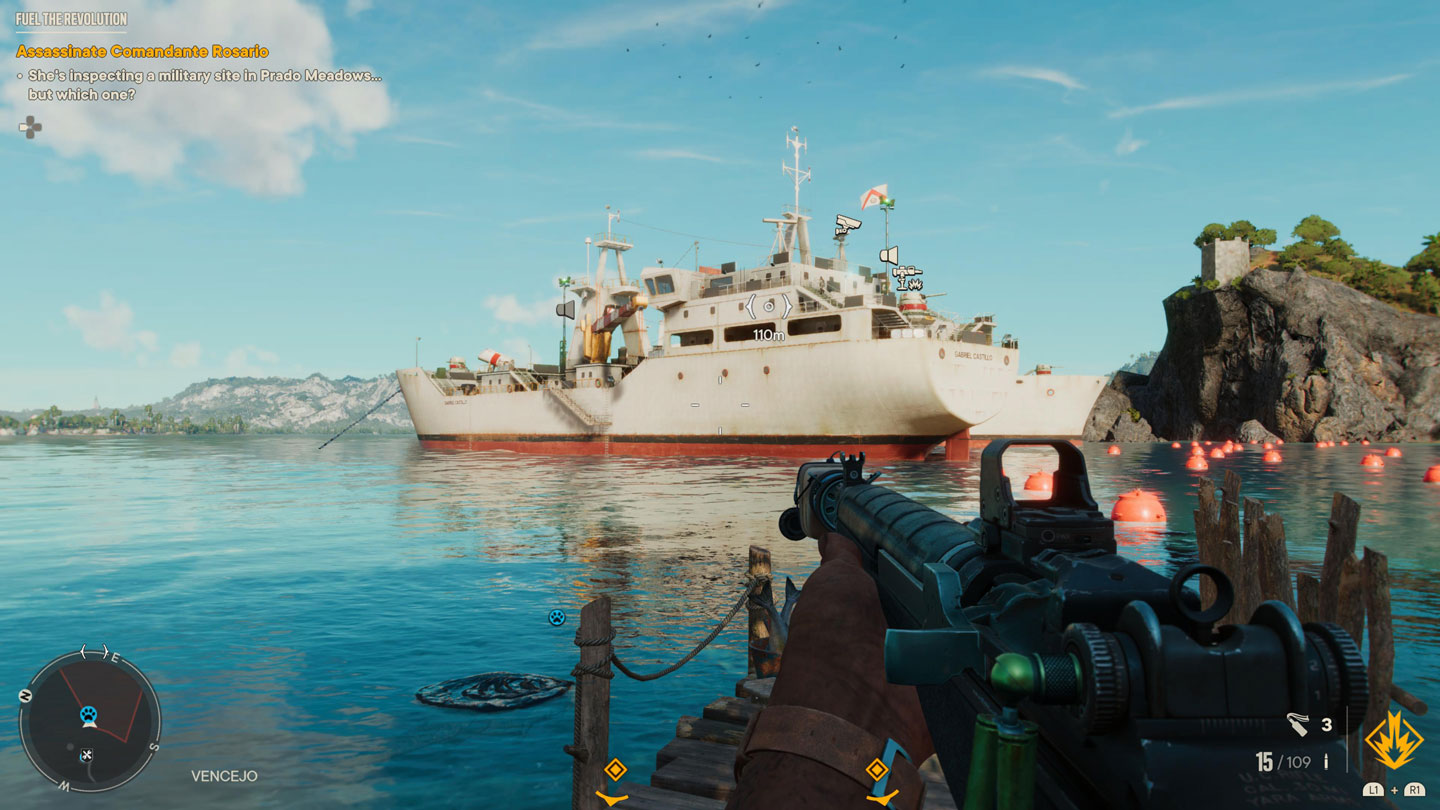
Task: Activate the orange Supremo explosion icon
Action: (1394, 741)
